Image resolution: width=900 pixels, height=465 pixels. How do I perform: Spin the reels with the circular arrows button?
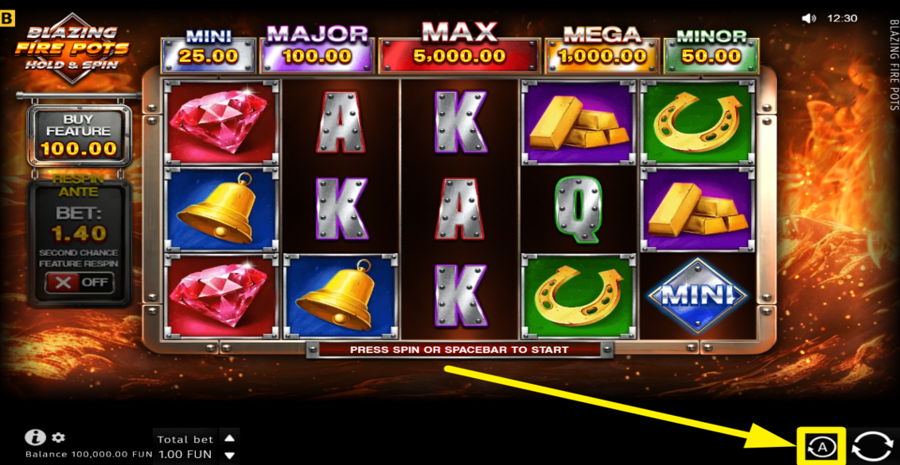tap(871, 446)
